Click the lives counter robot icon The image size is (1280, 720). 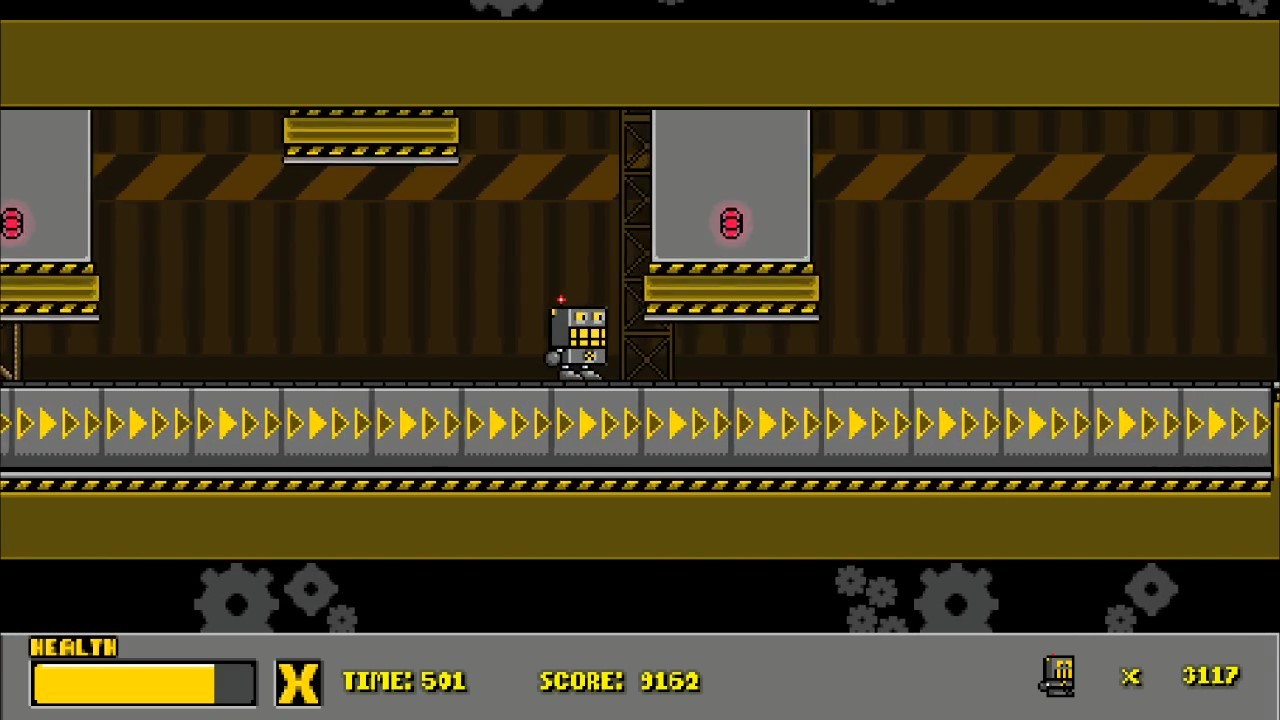(1057, 676)
